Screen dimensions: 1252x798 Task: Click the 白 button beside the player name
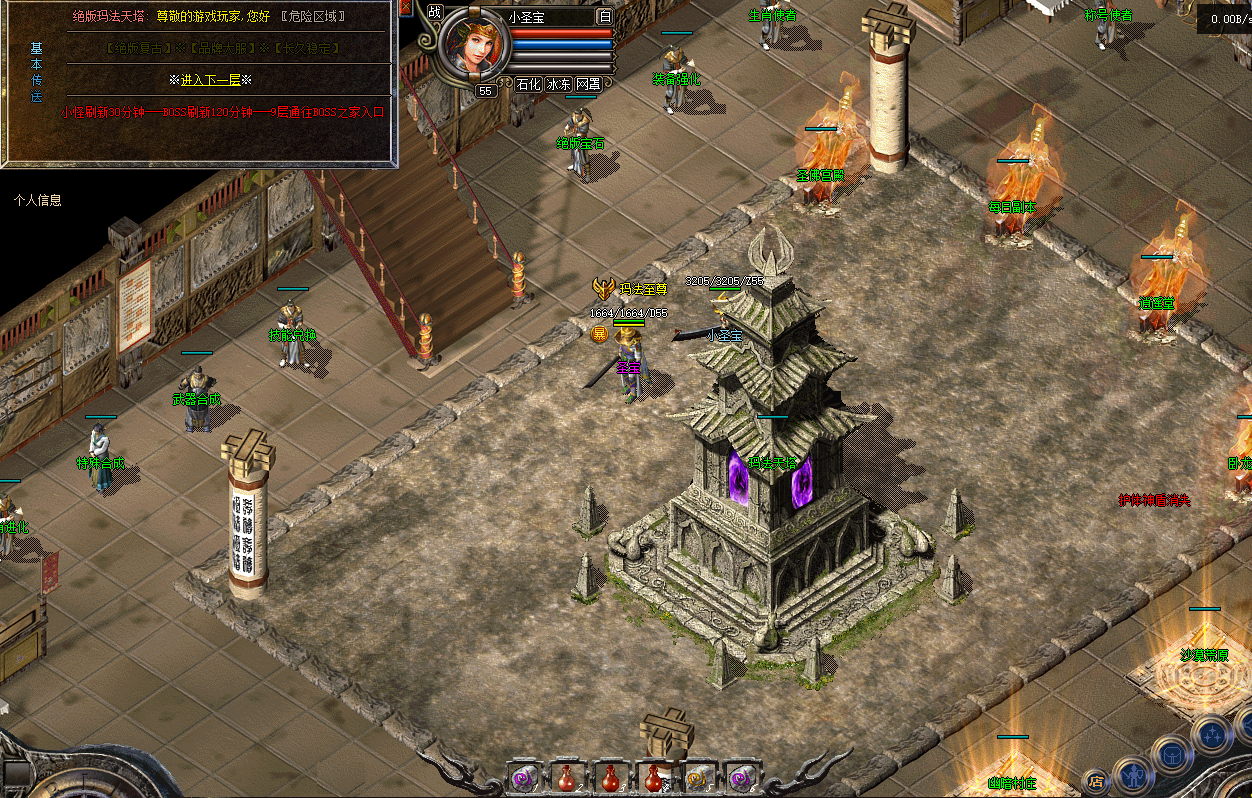pyautogui.click(x=605, y=16)
